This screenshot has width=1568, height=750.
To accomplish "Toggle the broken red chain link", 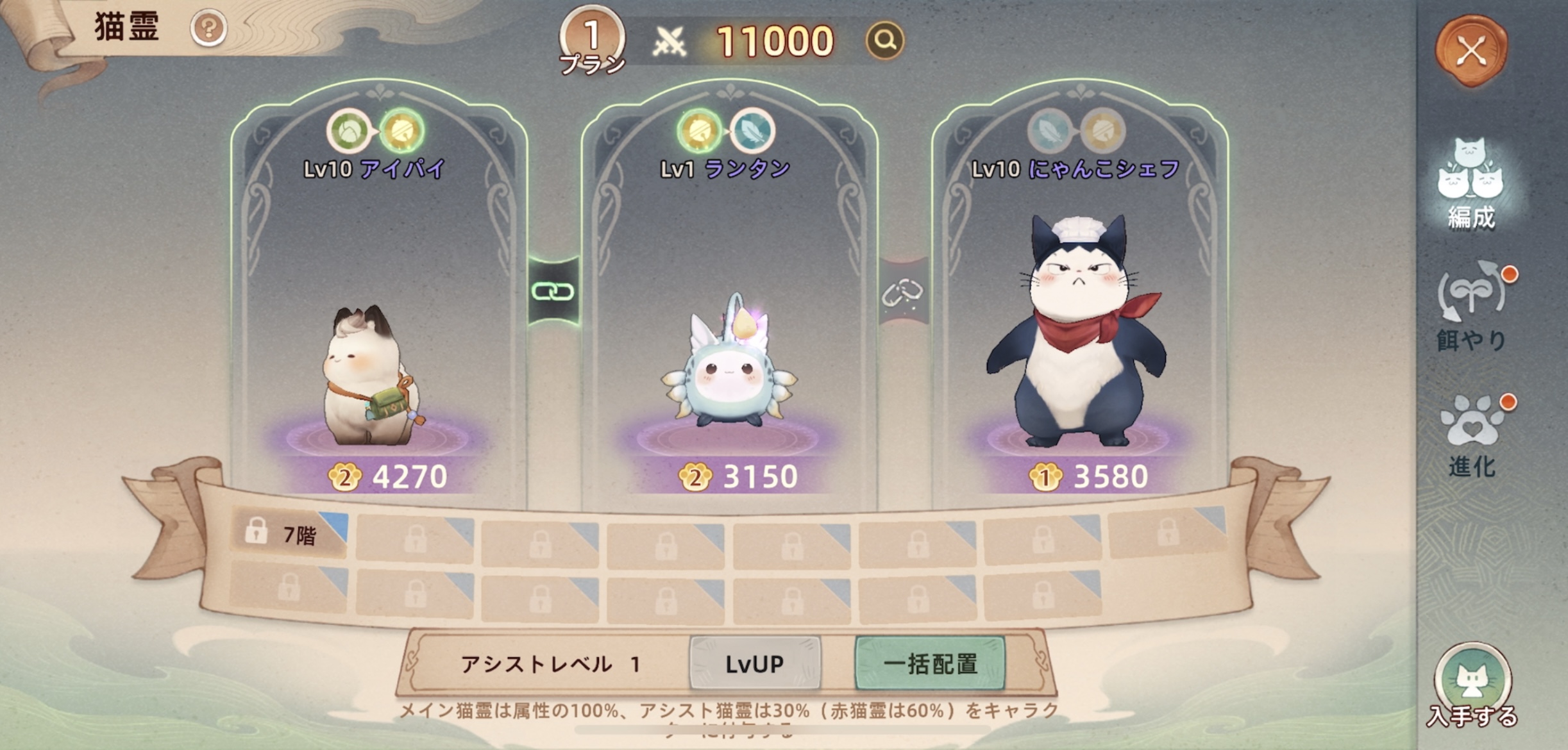I will click(903, 292).
